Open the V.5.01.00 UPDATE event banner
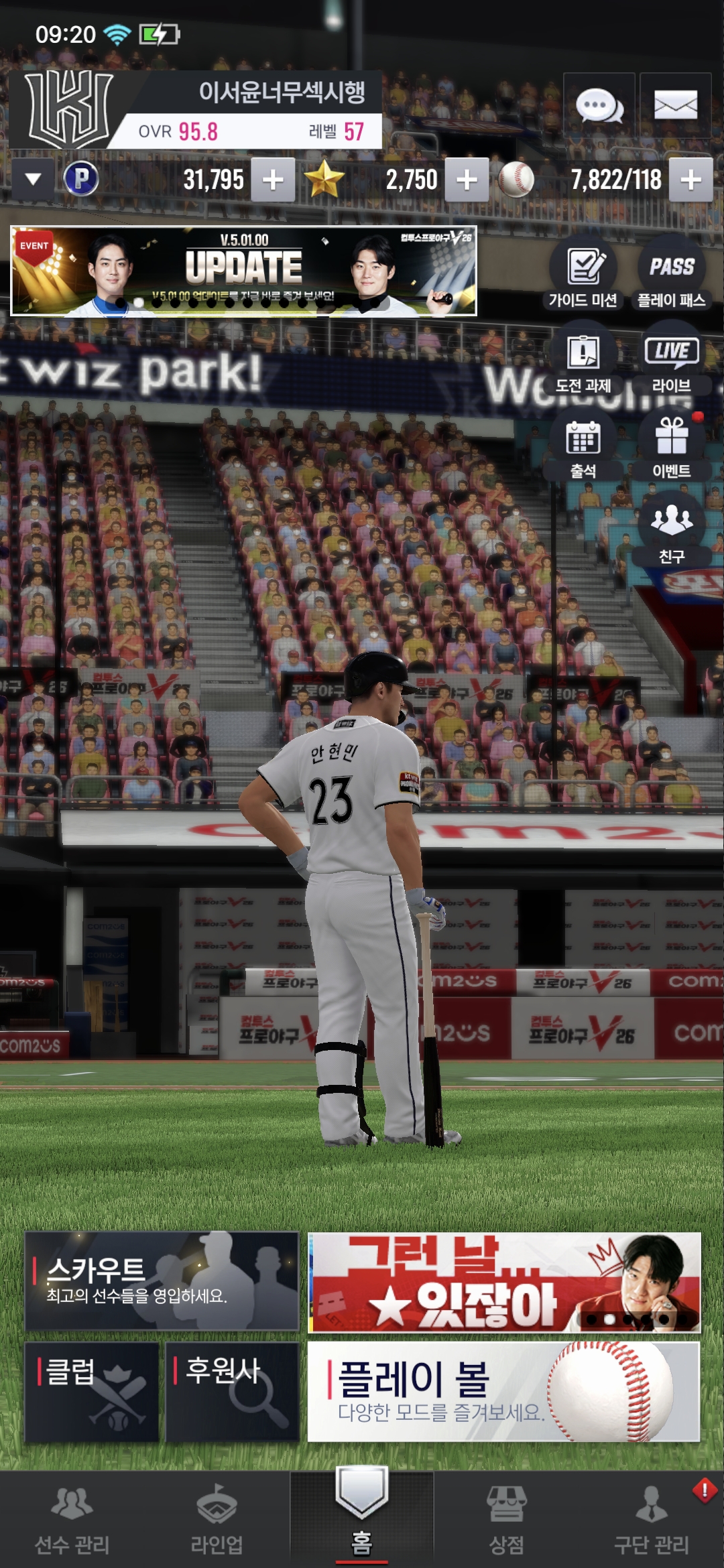This screenshot has width=724, height=1568. click(243, 271)
